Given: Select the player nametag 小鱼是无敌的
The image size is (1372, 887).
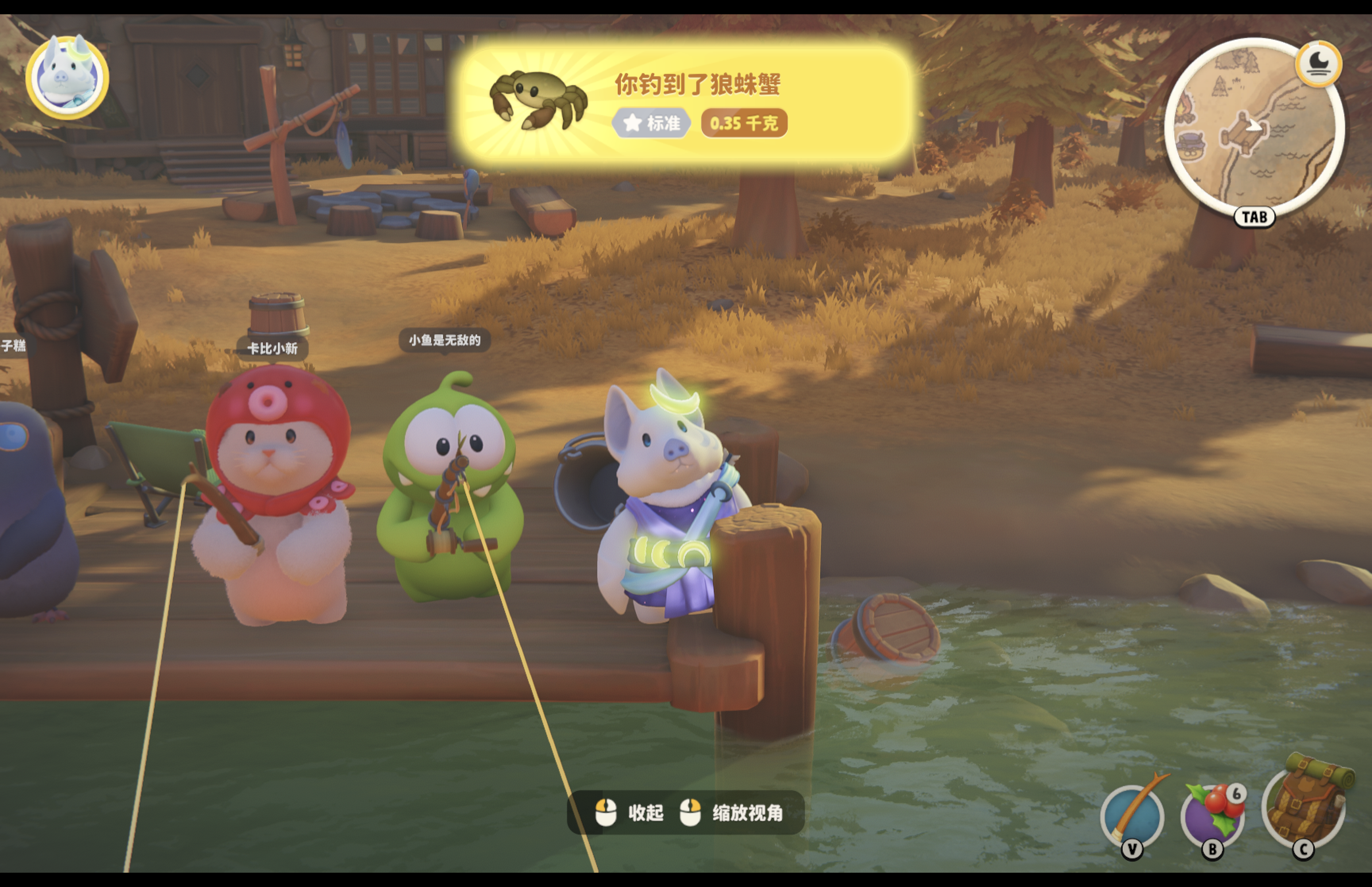Looking at the screenshot, I should pyautogui.click(x=445, y=340).
